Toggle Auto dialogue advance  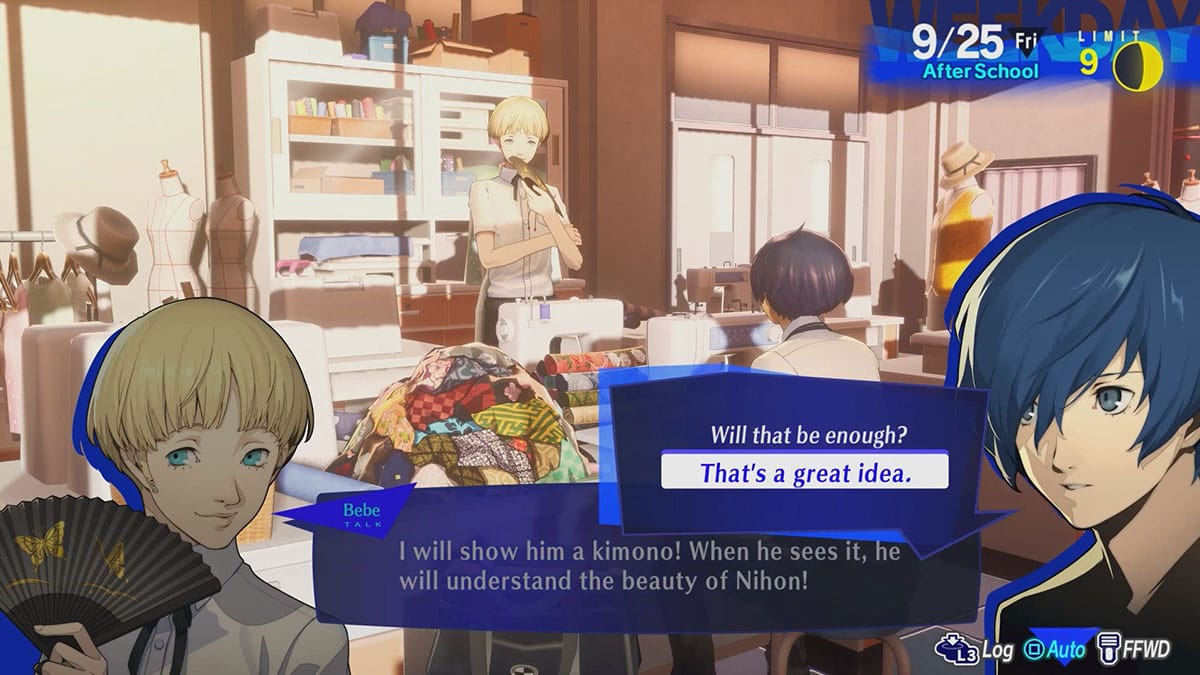1056,649
